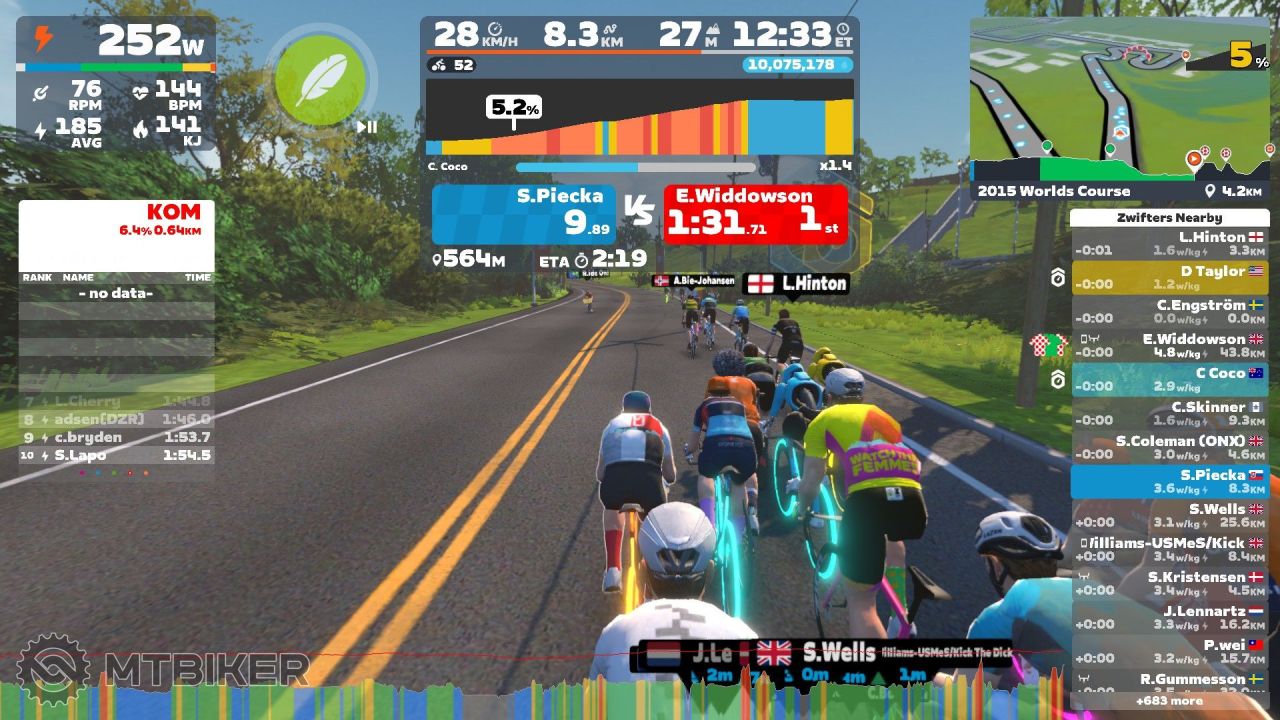
Task: Select C.Skinner from Zwifters Nearby
Action: tap(1168, 414)
